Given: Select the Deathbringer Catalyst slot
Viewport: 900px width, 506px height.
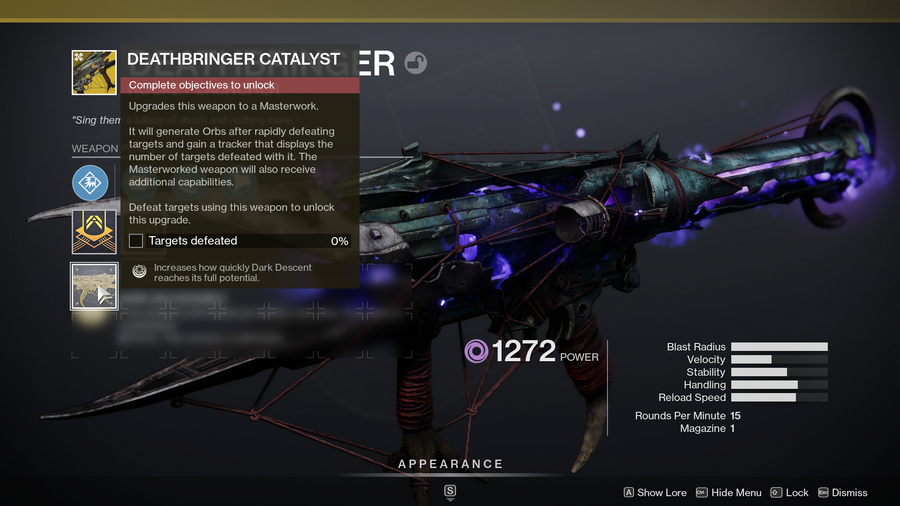Looking at the screenshot, I should point(93,286).
